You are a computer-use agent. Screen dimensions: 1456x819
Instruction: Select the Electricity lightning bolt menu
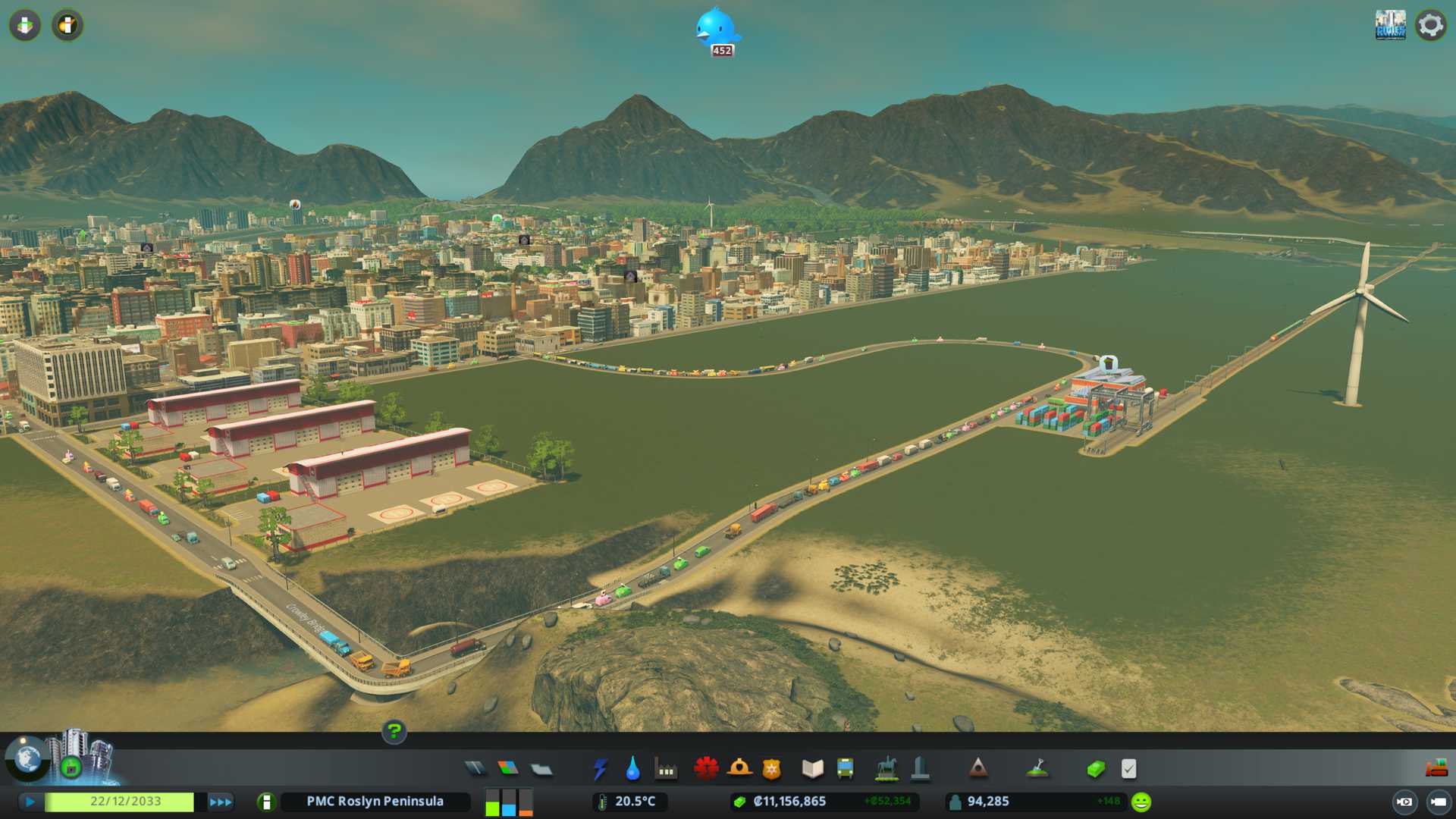click(600, 769)
